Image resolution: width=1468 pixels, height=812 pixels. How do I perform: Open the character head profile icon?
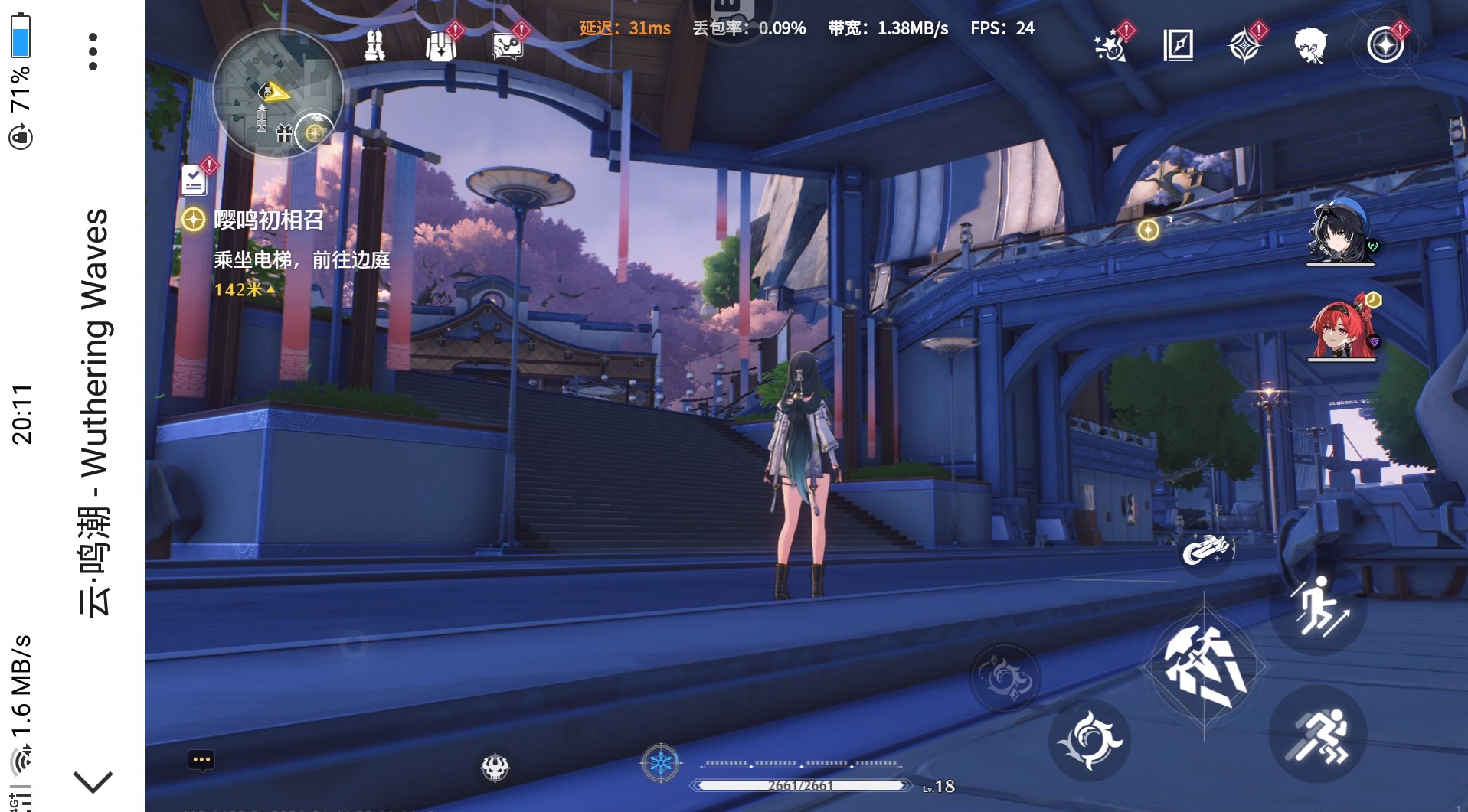tap(1310, 45)
